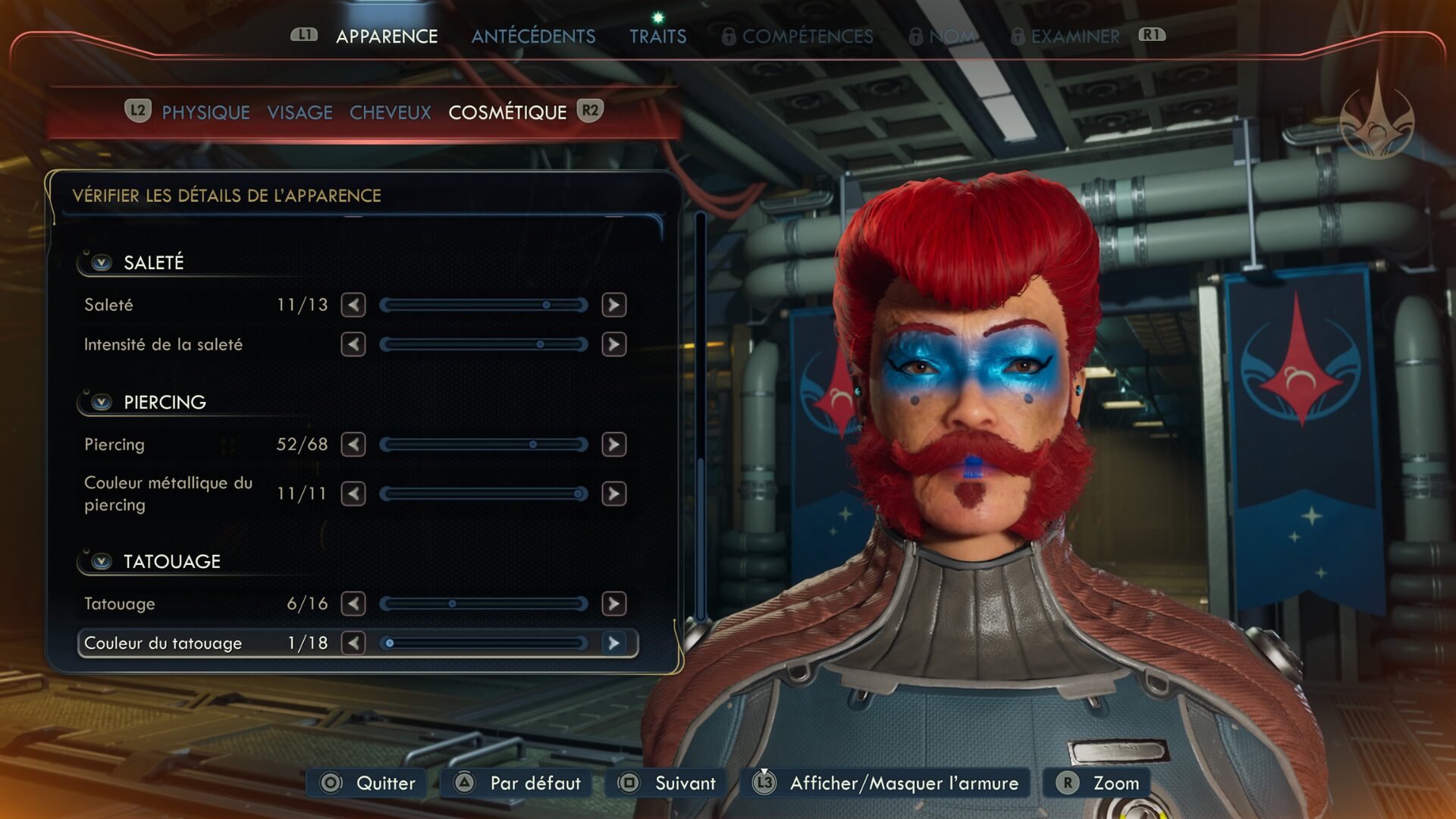Open the Traits tab

point(657,36)
